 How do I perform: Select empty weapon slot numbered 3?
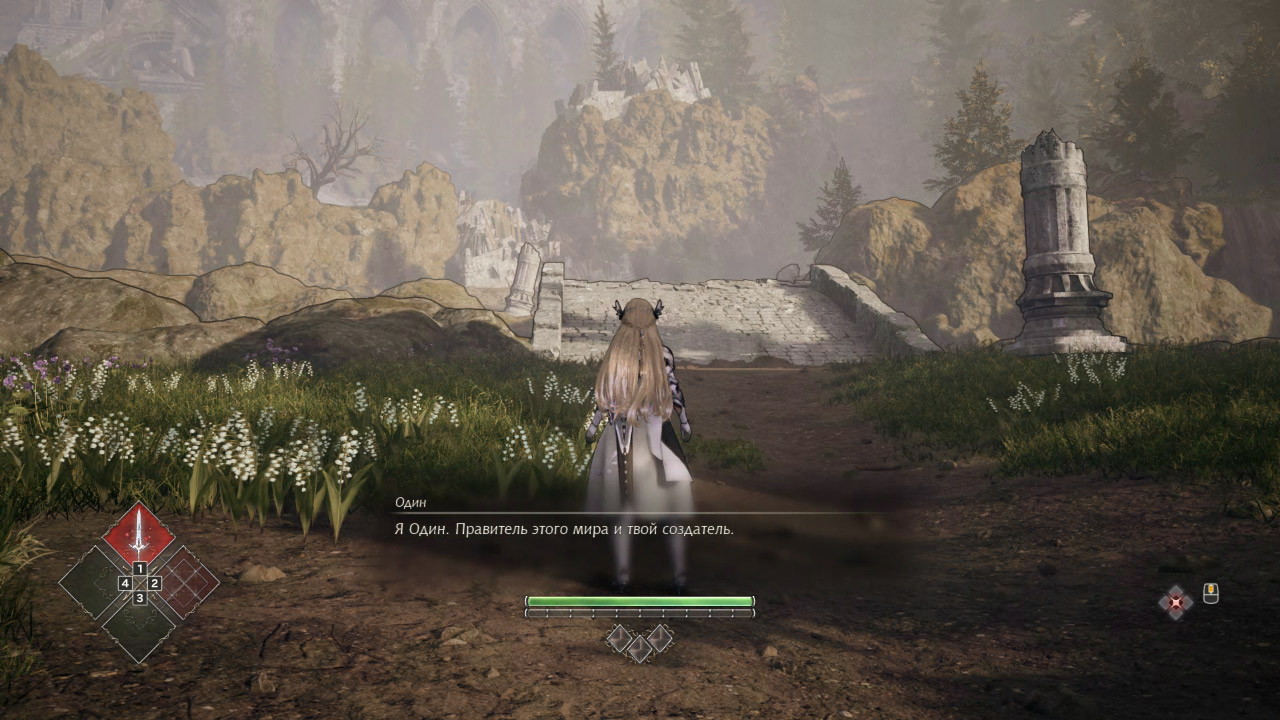(x=139, y=627)
